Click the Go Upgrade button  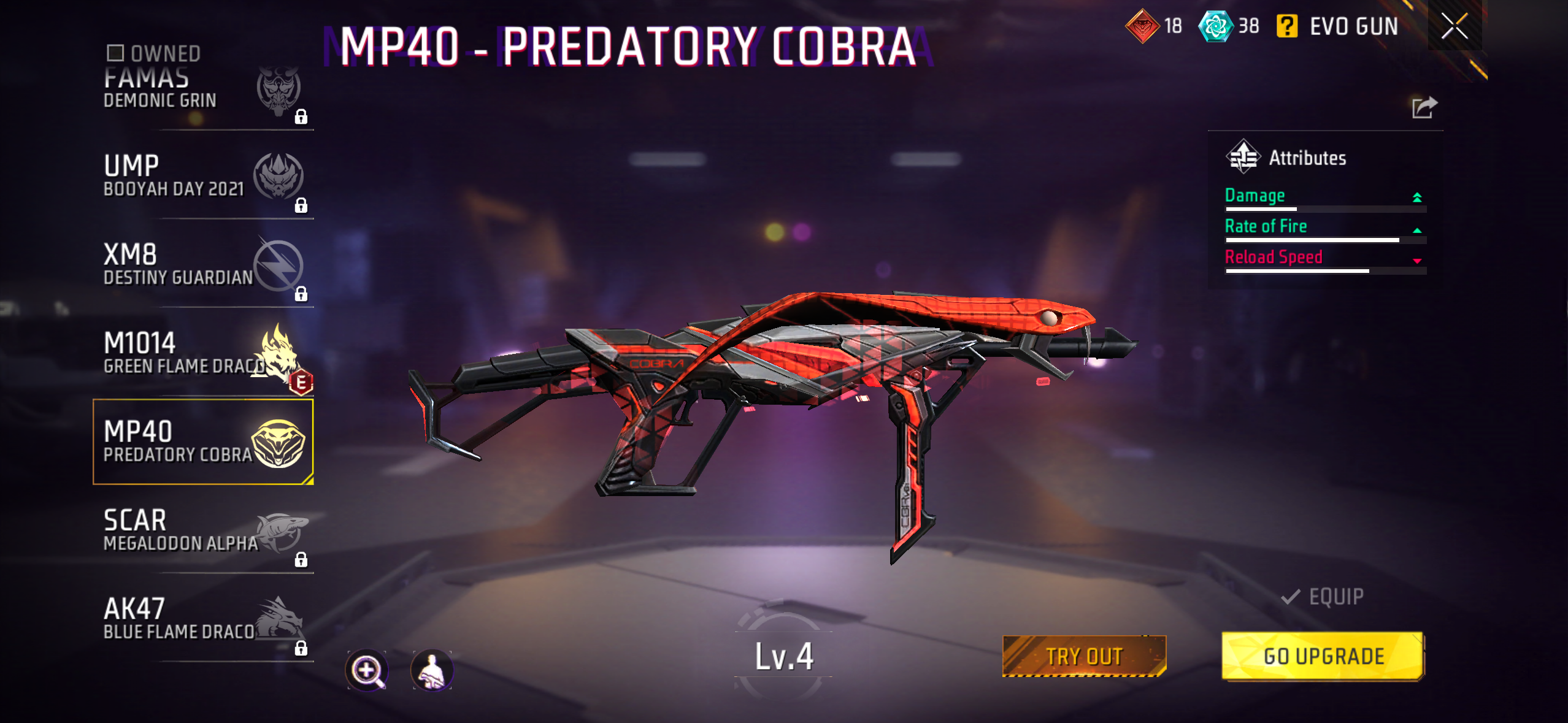1323,656
